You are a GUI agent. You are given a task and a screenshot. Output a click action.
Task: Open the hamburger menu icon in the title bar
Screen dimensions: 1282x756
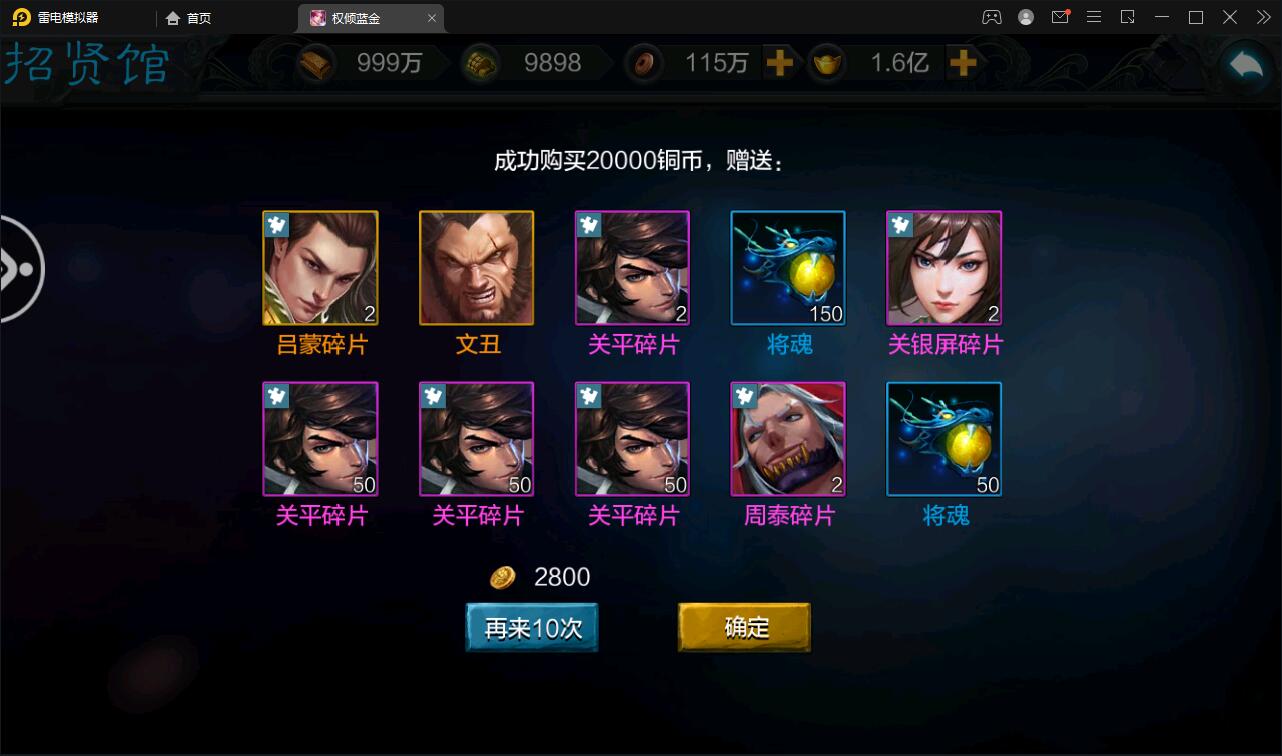(x=1094, y=17)
